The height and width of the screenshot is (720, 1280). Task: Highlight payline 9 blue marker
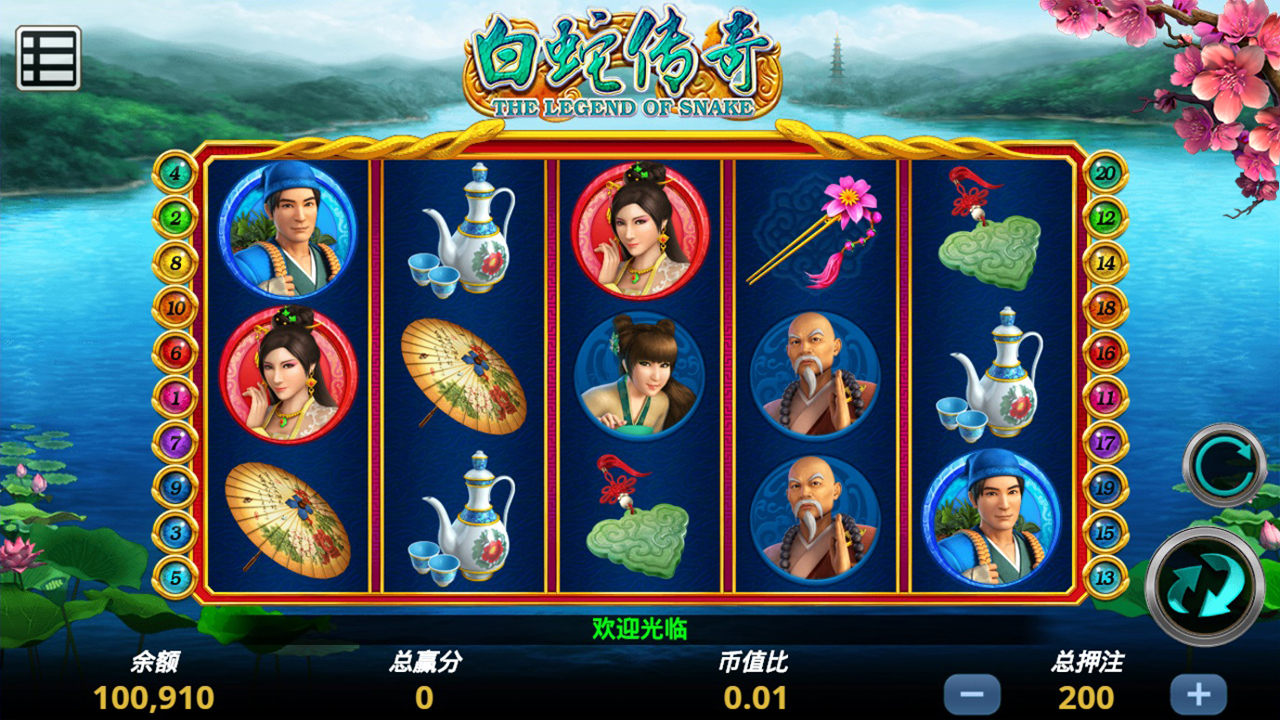(x=176, y=488)
